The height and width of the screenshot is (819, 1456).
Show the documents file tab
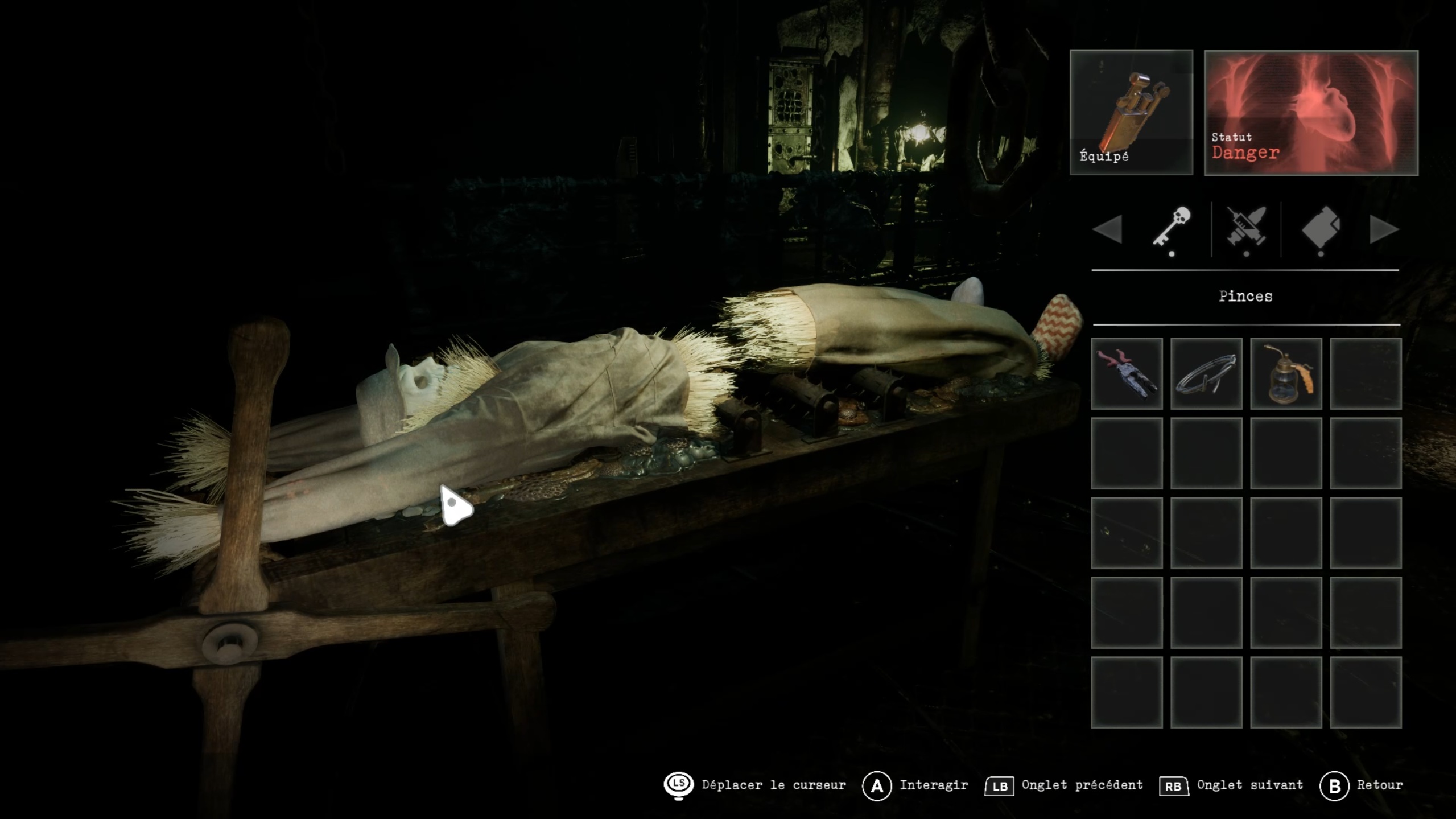tap(1321, 228)
